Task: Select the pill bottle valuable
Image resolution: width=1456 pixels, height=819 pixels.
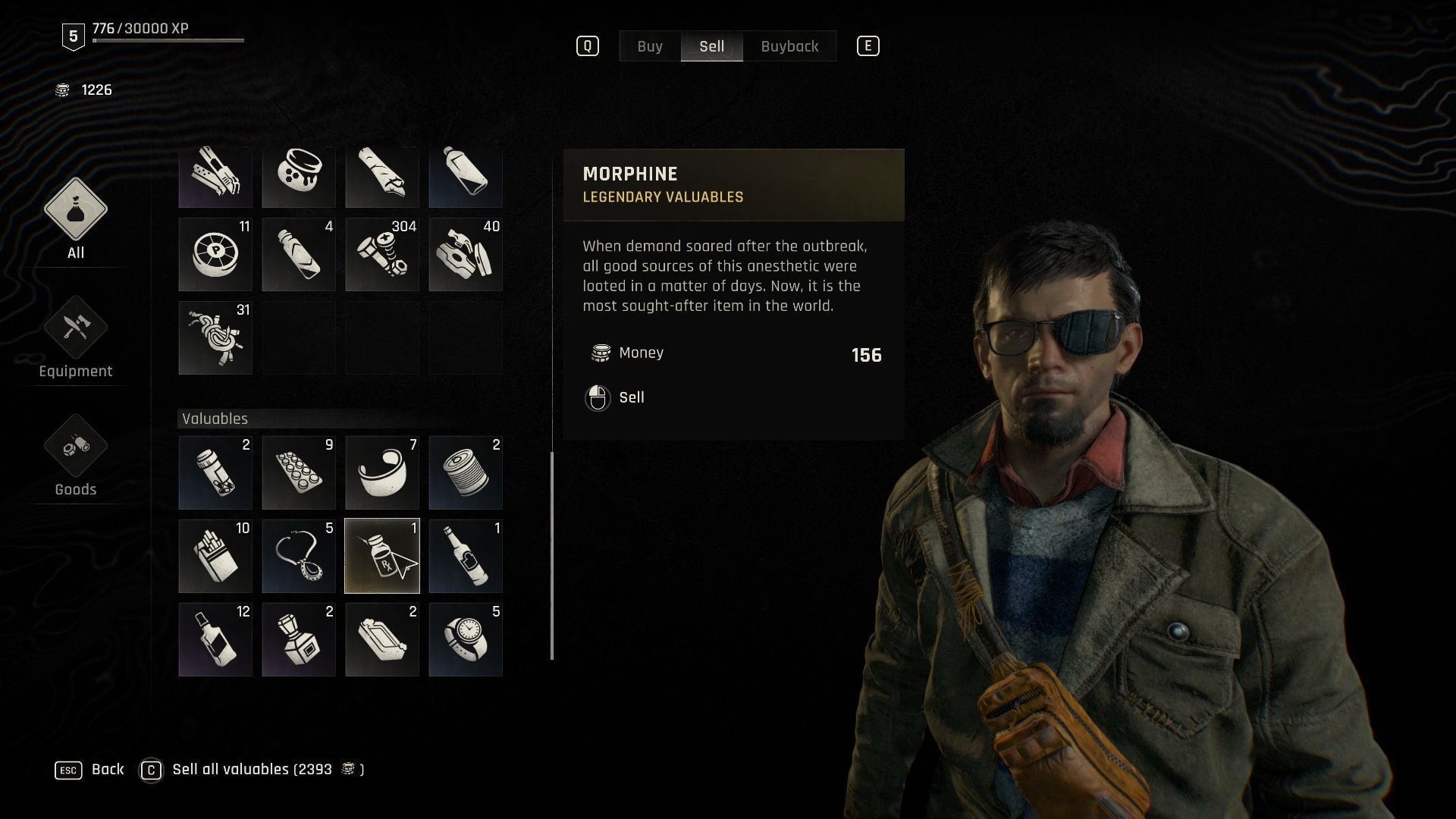Action: coord(215,472)
